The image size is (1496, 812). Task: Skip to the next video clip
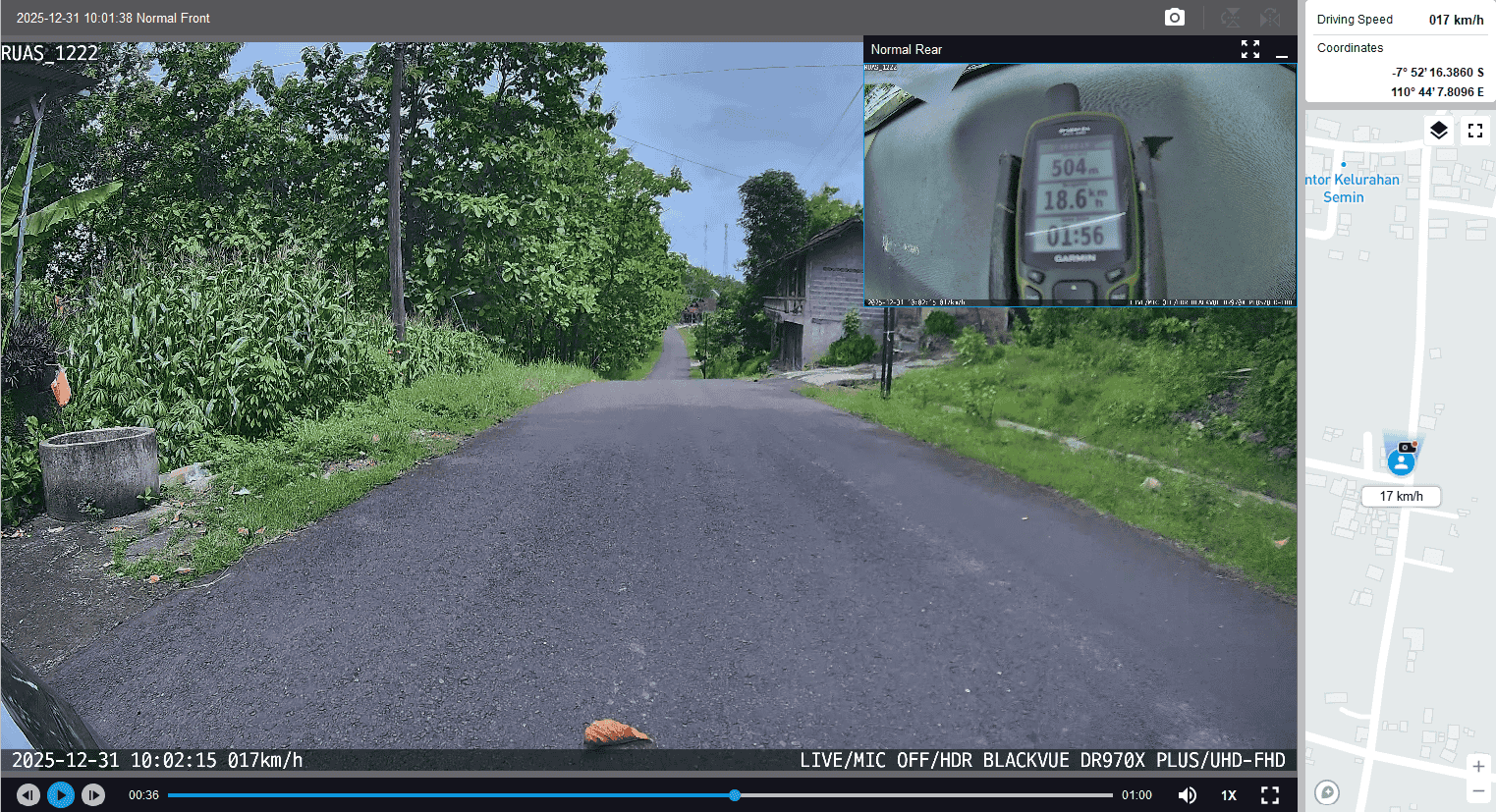93,795
